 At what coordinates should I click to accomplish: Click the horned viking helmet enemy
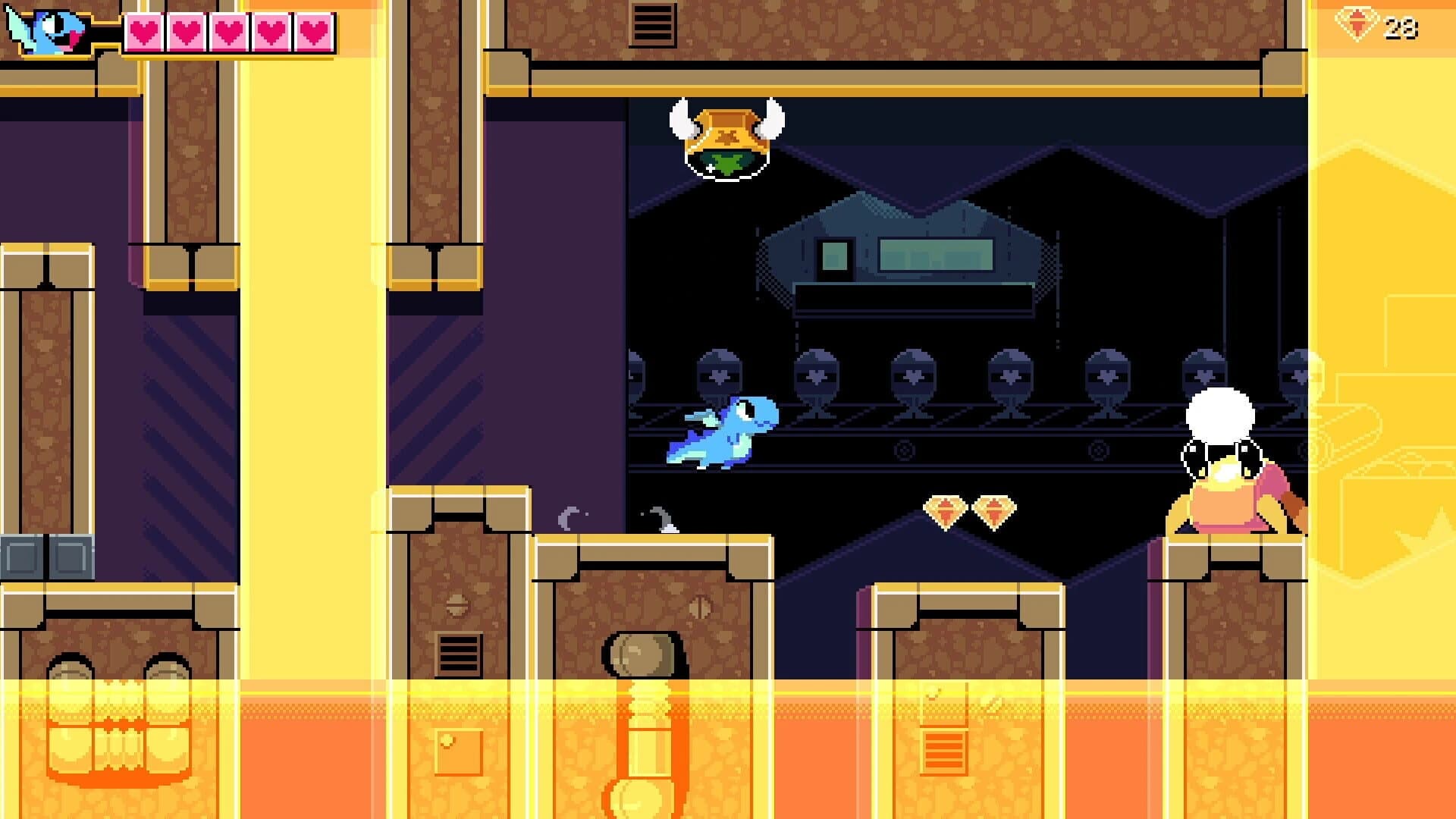pos(728,140)
